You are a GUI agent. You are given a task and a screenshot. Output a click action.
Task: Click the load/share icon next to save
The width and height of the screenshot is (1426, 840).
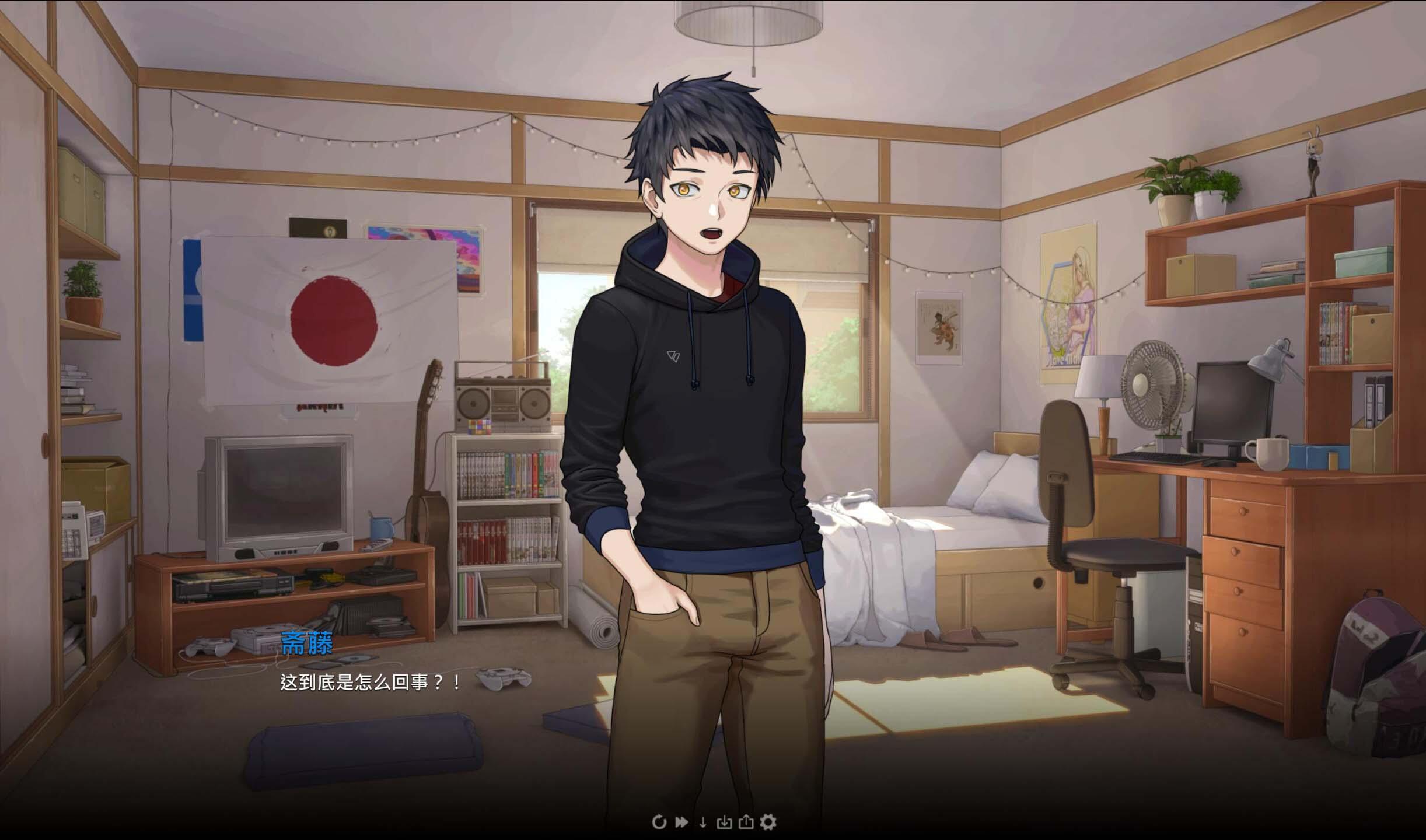tap(746, 822)
